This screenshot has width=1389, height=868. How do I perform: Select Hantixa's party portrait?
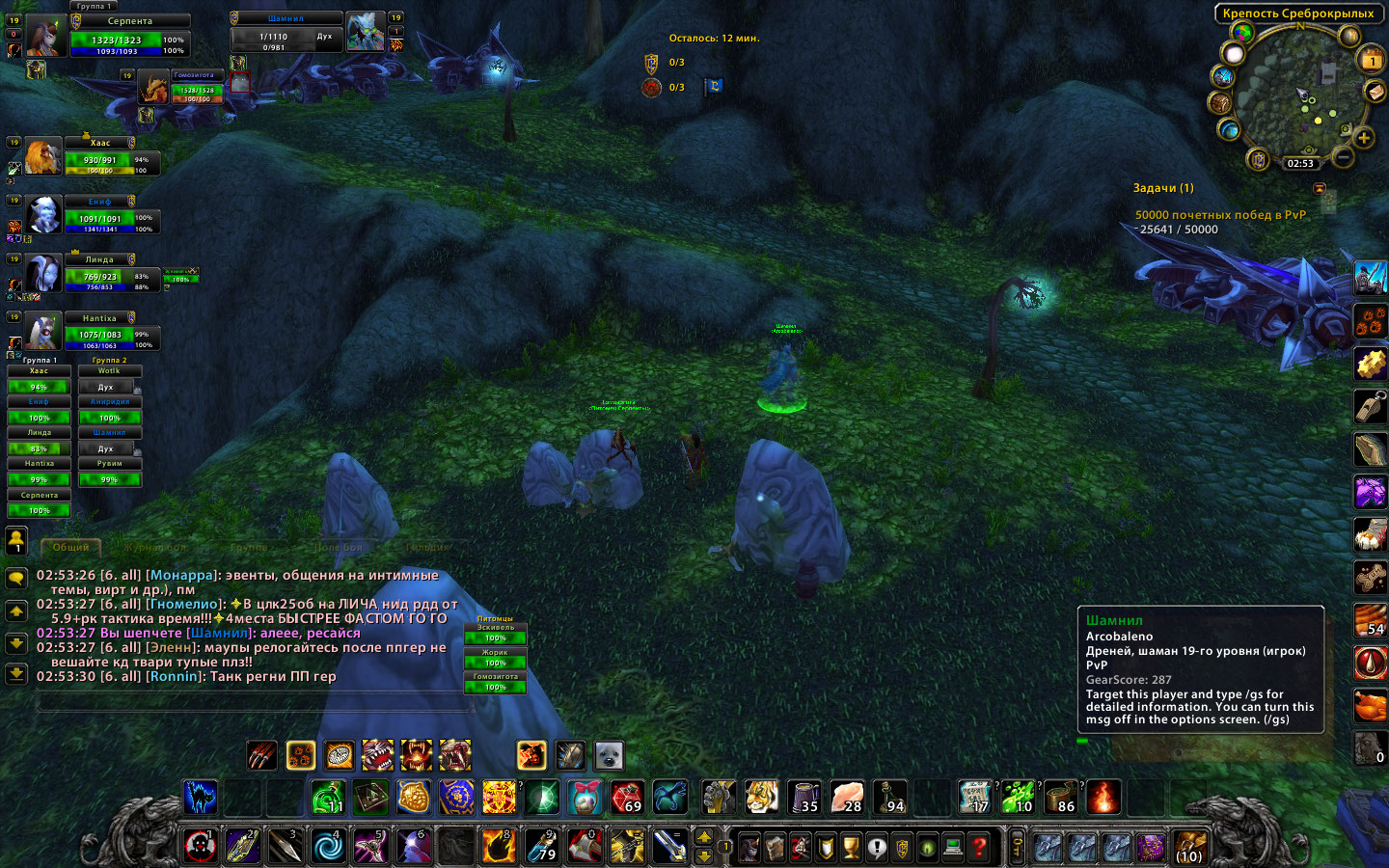click(42, 332)
